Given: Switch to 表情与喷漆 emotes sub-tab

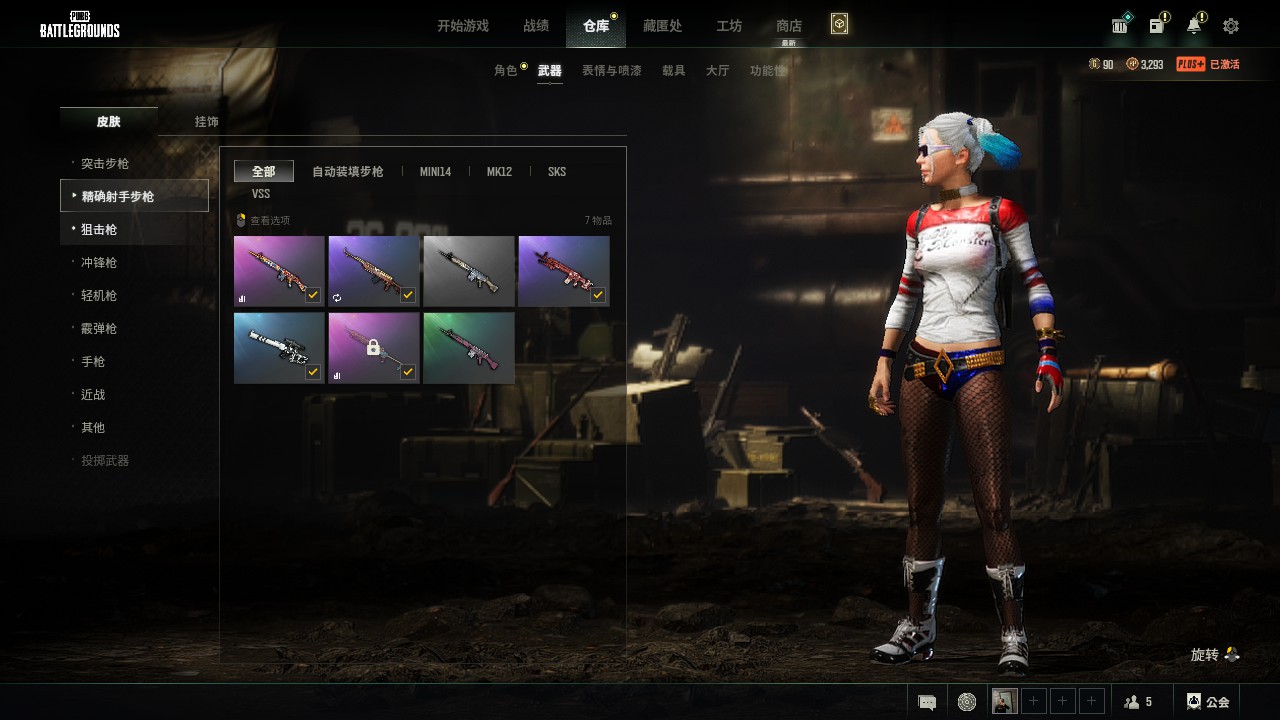Looking at the screenshot, I should (611, 71).
